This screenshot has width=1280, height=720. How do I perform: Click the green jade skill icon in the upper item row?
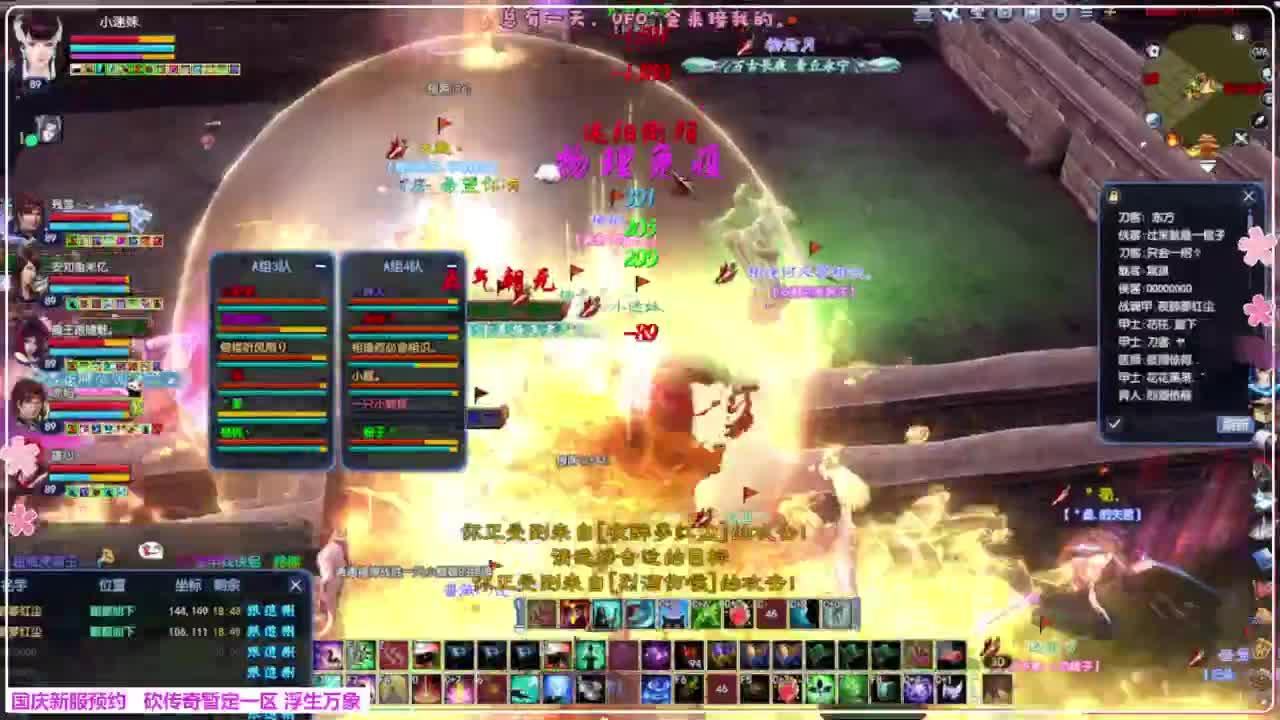(x=704, y=613)
